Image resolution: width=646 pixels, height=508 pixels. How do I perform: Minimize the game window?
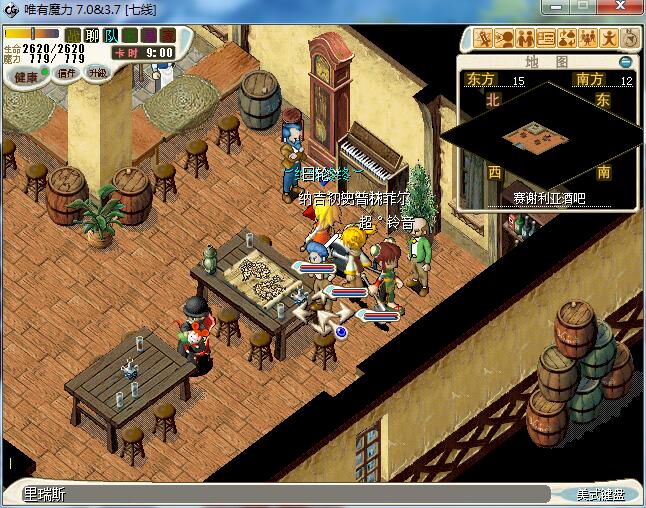tap(558, 9)
